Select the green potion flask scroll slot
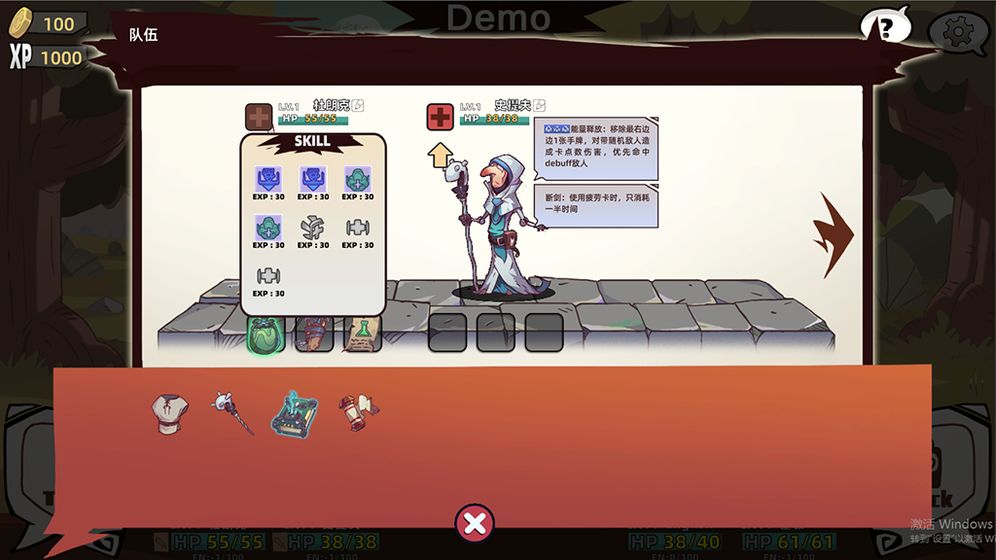Viewport: 996px width, 560px height. pyautogui.click(x=362, y=333)
